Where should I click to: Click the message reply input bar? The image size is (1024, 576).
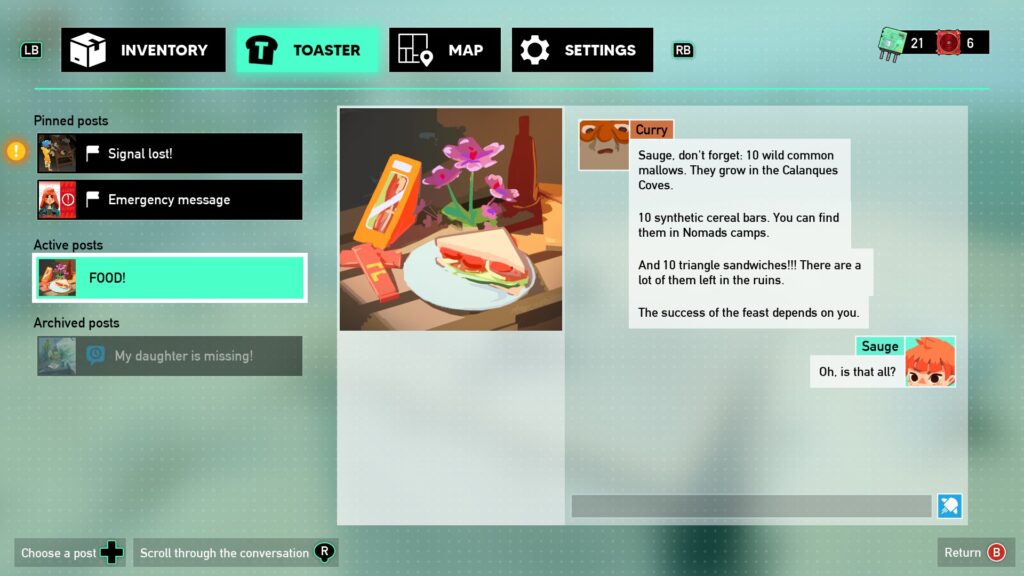click(x=751, y=506)
